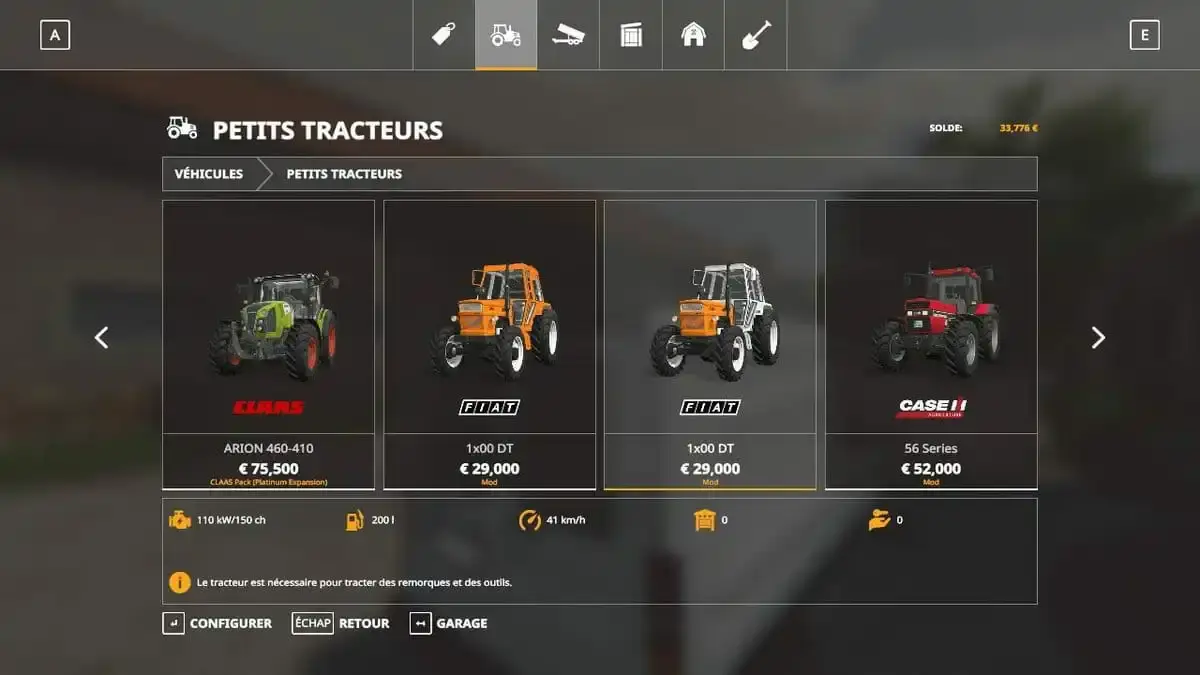The height and width of the screenshot is (675, 1200).
Task: Open the shovel landscaping tab
Action: coord(756,35)
